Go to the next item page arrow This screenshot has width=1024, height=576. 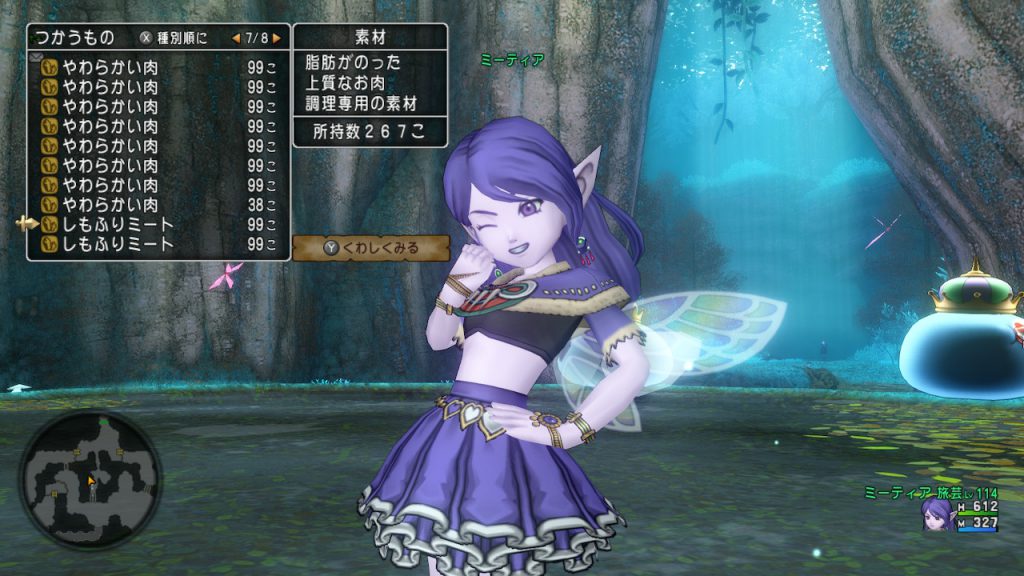pyautogui.click(x=276, y=38)
